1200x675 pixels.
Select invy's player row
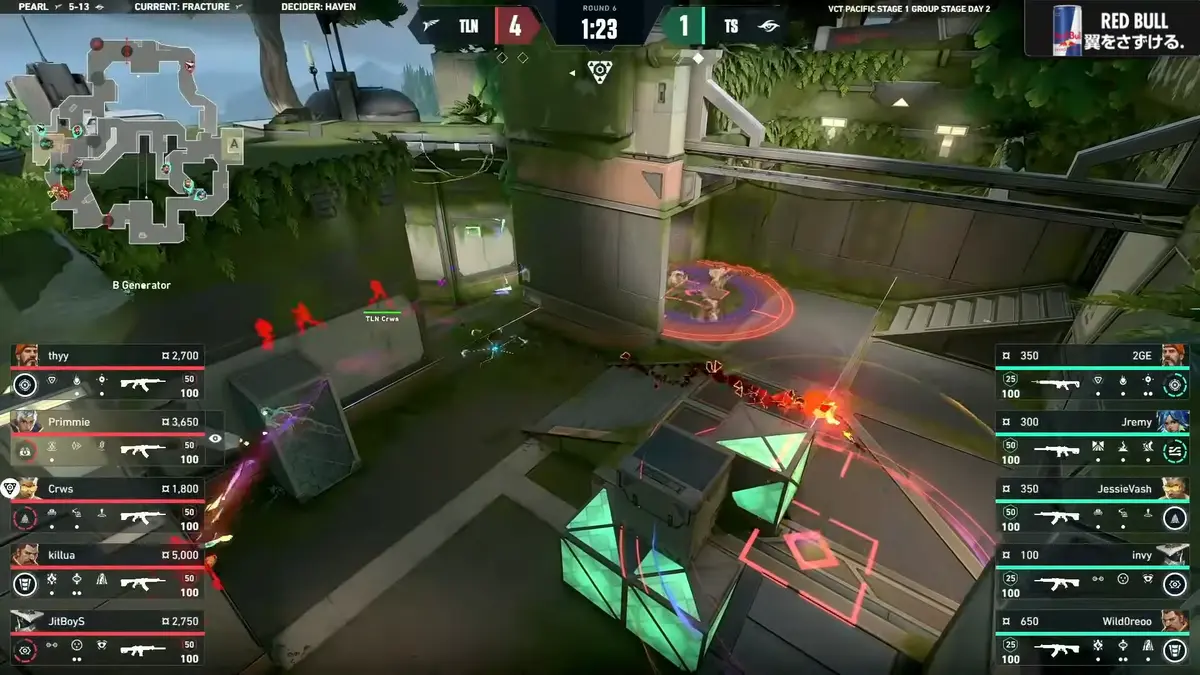pos(1092,569)
